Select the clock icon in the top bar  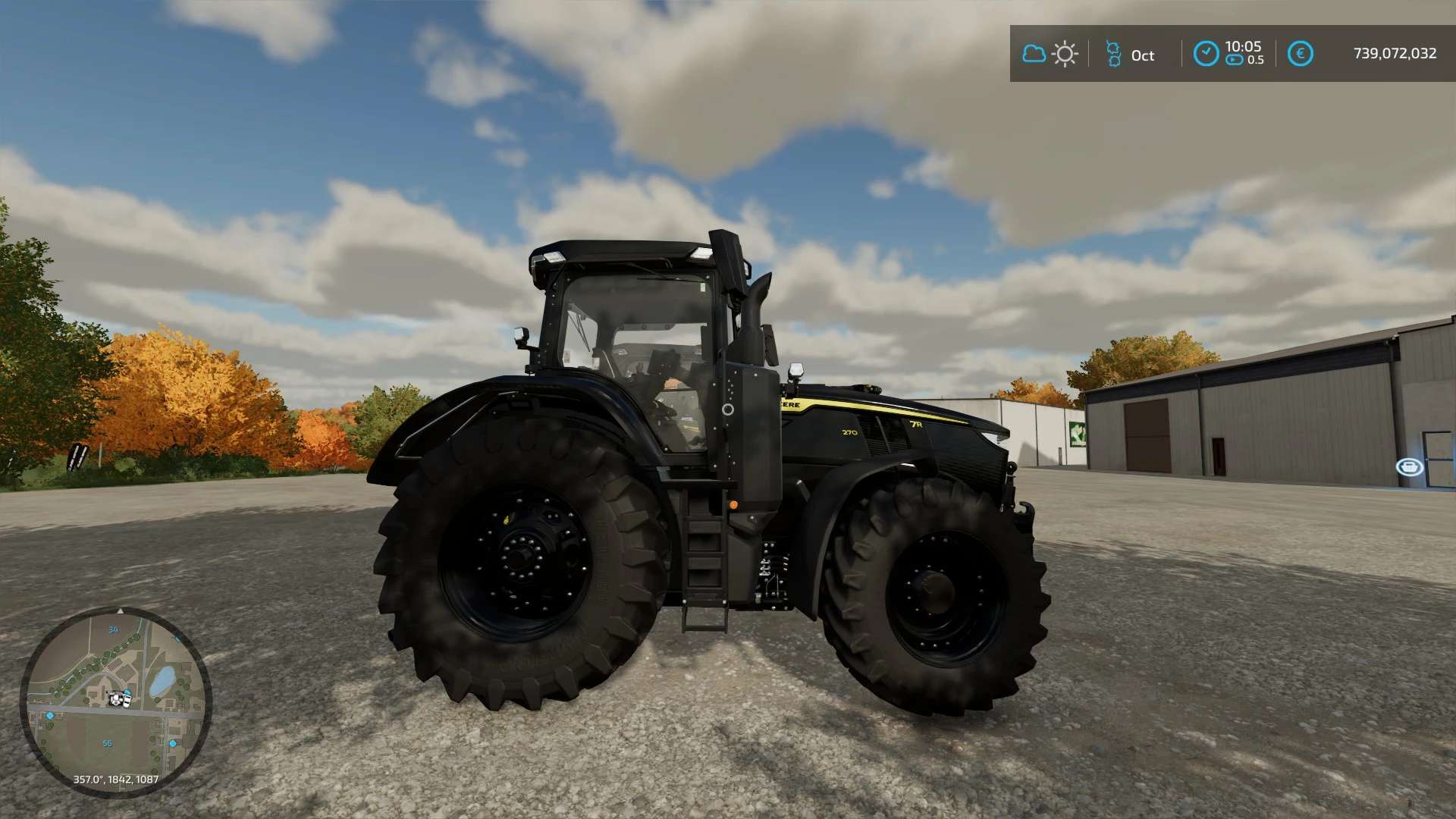(1206, 54)
